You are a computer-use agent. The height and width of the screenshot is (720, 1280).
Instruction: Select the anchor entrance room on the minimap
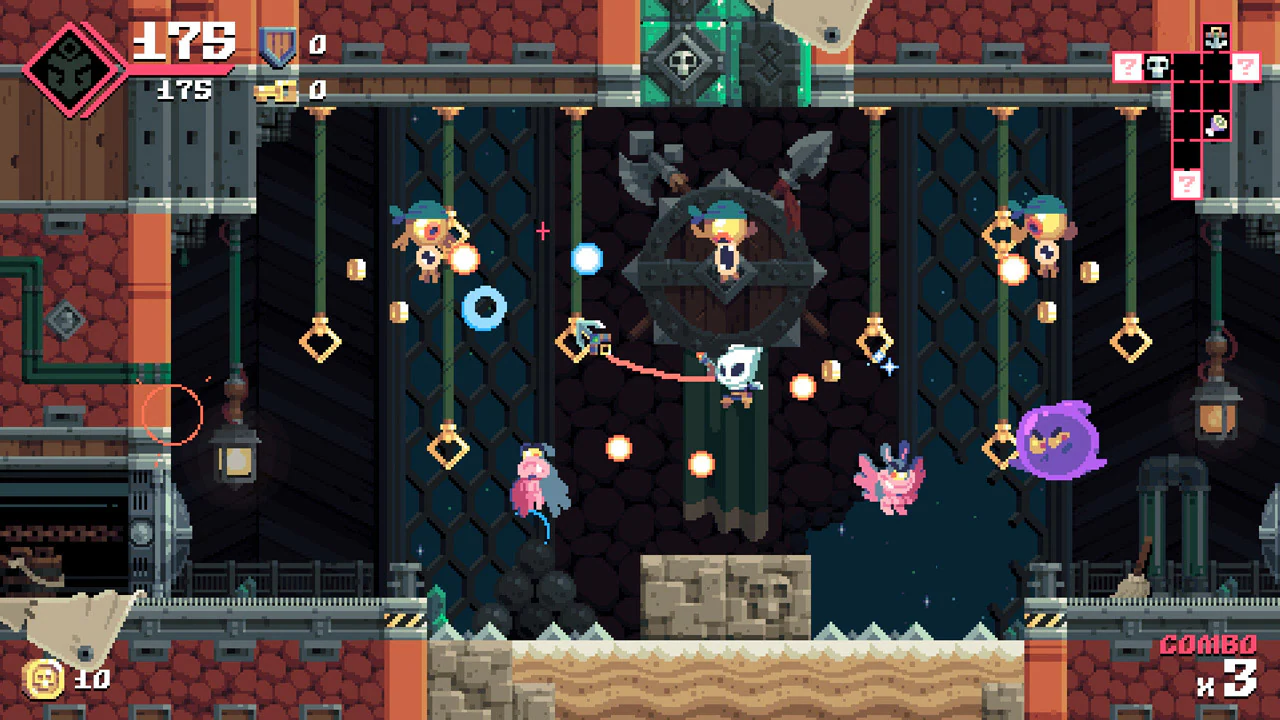pyautogui.click(x=1217, y=37)
